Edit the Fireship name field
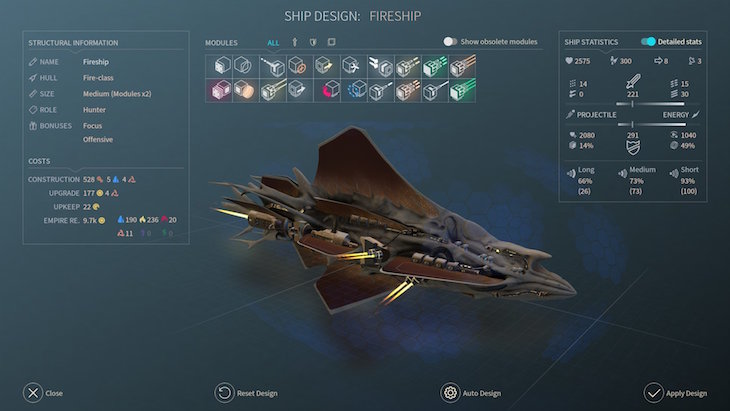Screen dimensions: 730x411 [x=96, y=62]
